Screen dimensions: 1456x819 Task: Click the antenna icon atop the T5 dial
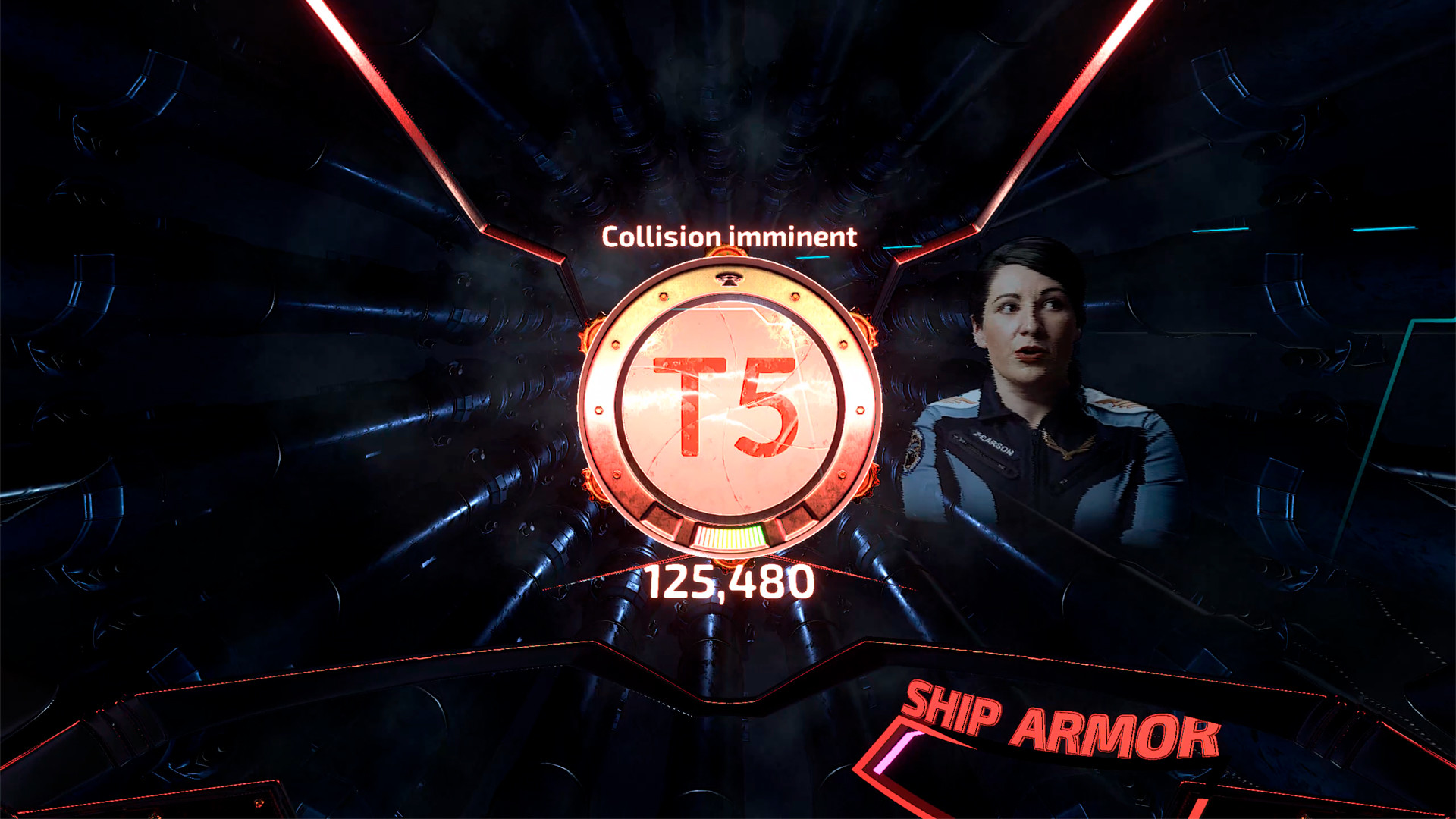729,279
